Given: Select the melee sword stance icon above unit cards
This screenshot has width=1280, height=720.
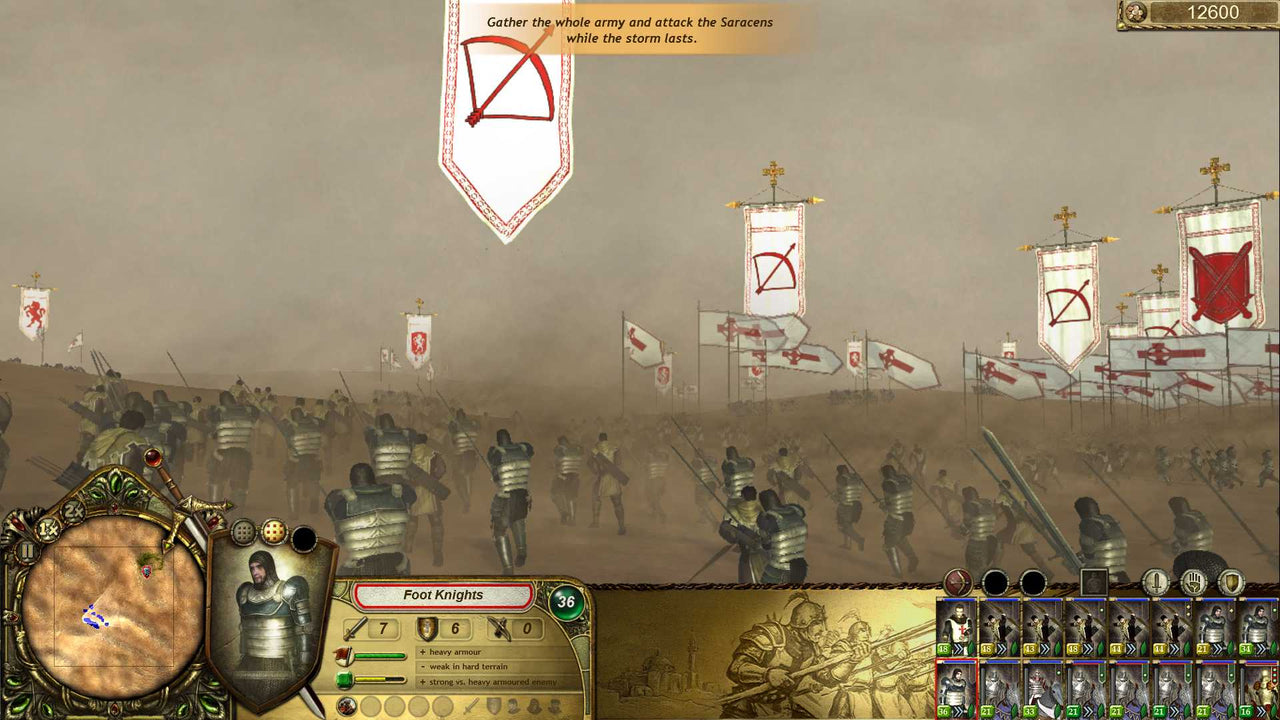Looking at the screenshot, I should point(1154,580).
